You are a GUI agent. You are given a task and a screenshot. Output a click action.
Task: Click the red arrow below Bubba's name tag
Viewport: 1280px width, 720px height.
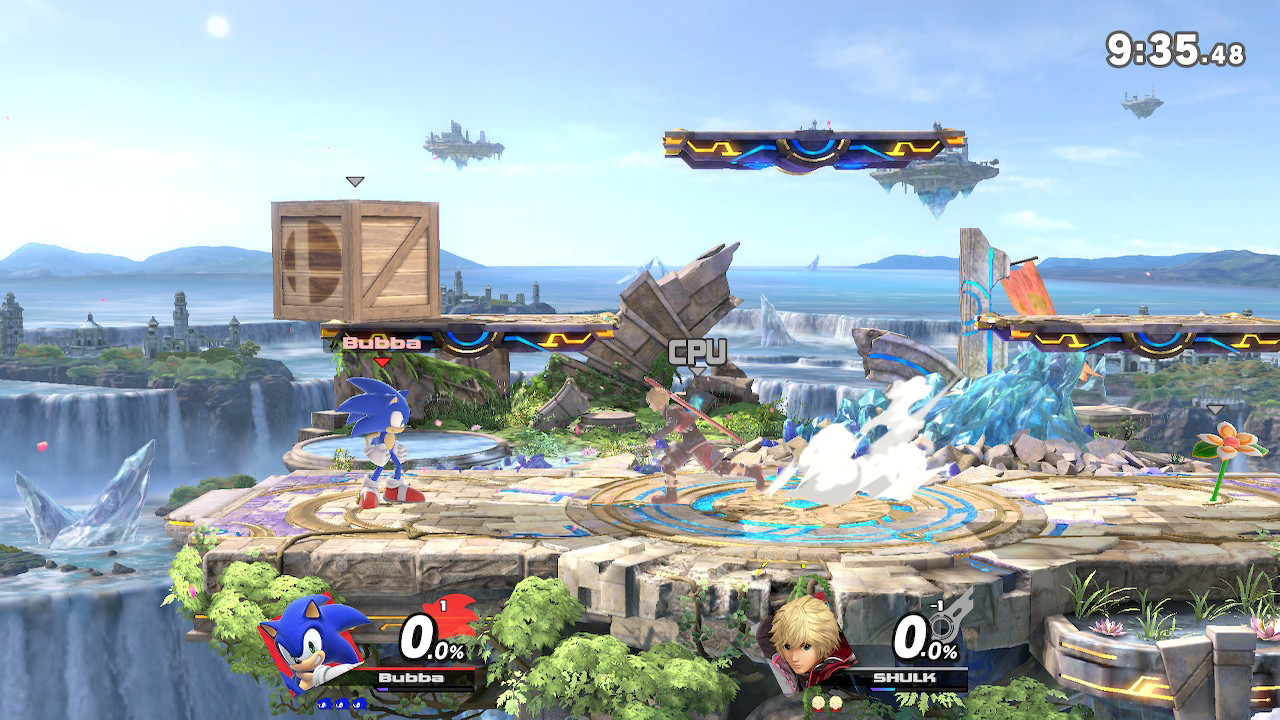pos(381,359)
